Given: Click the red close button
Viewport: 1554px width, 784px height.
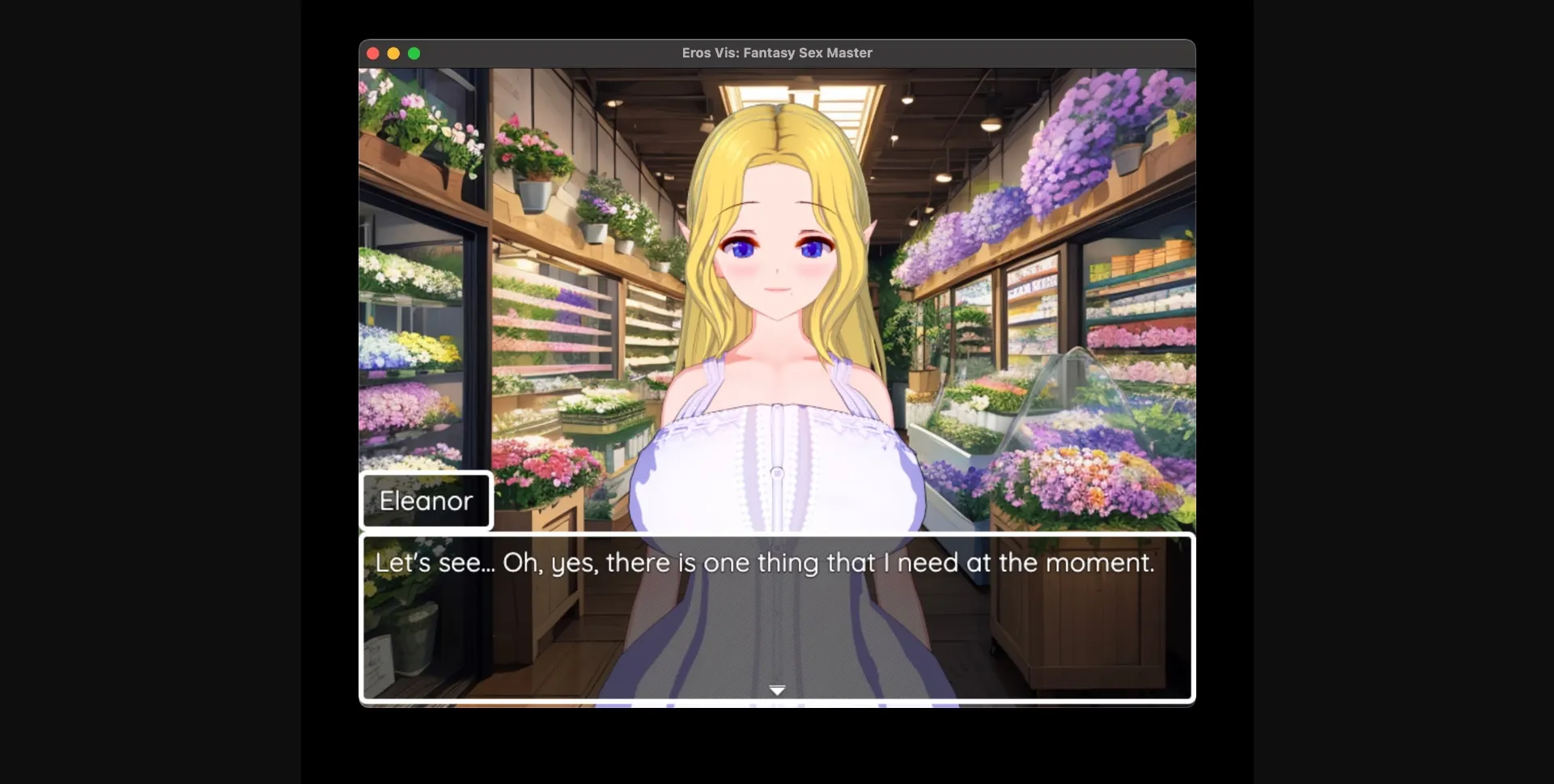Looking at the screenshot, I should pos(373,53).
